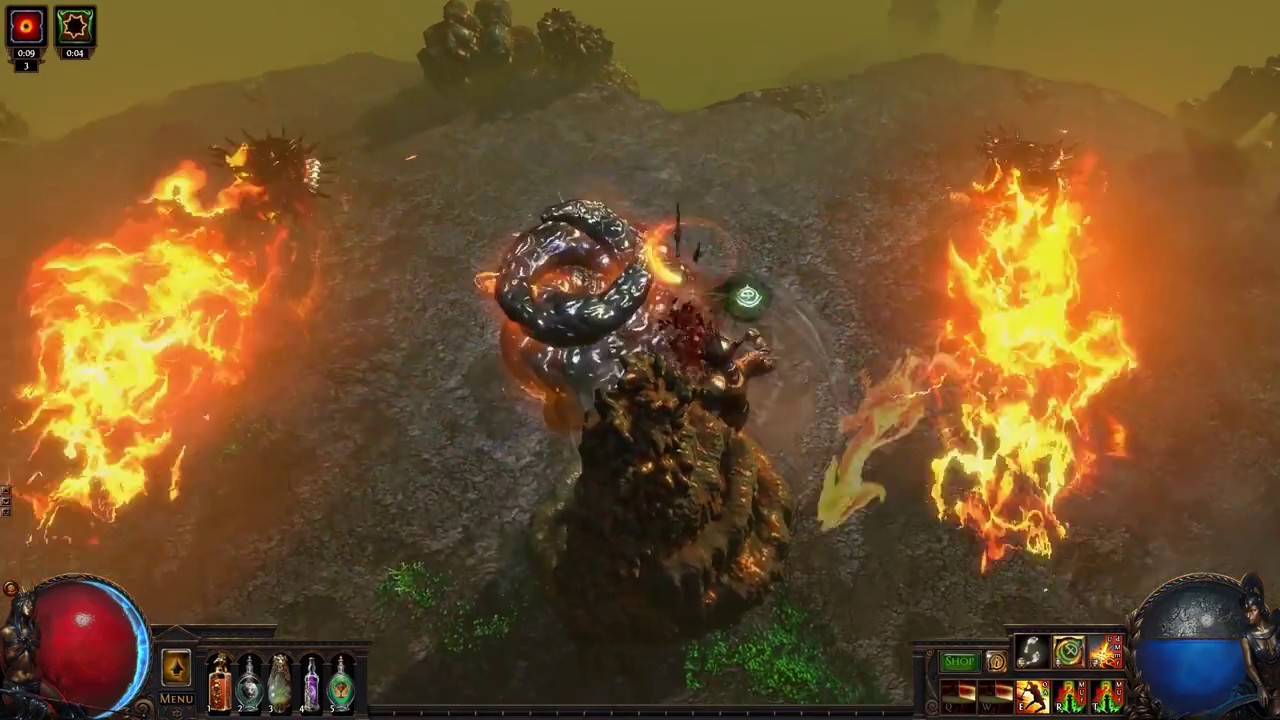Use the tall pale-green flask in slot 3
1280x720 pixels.
coord(280,684)
